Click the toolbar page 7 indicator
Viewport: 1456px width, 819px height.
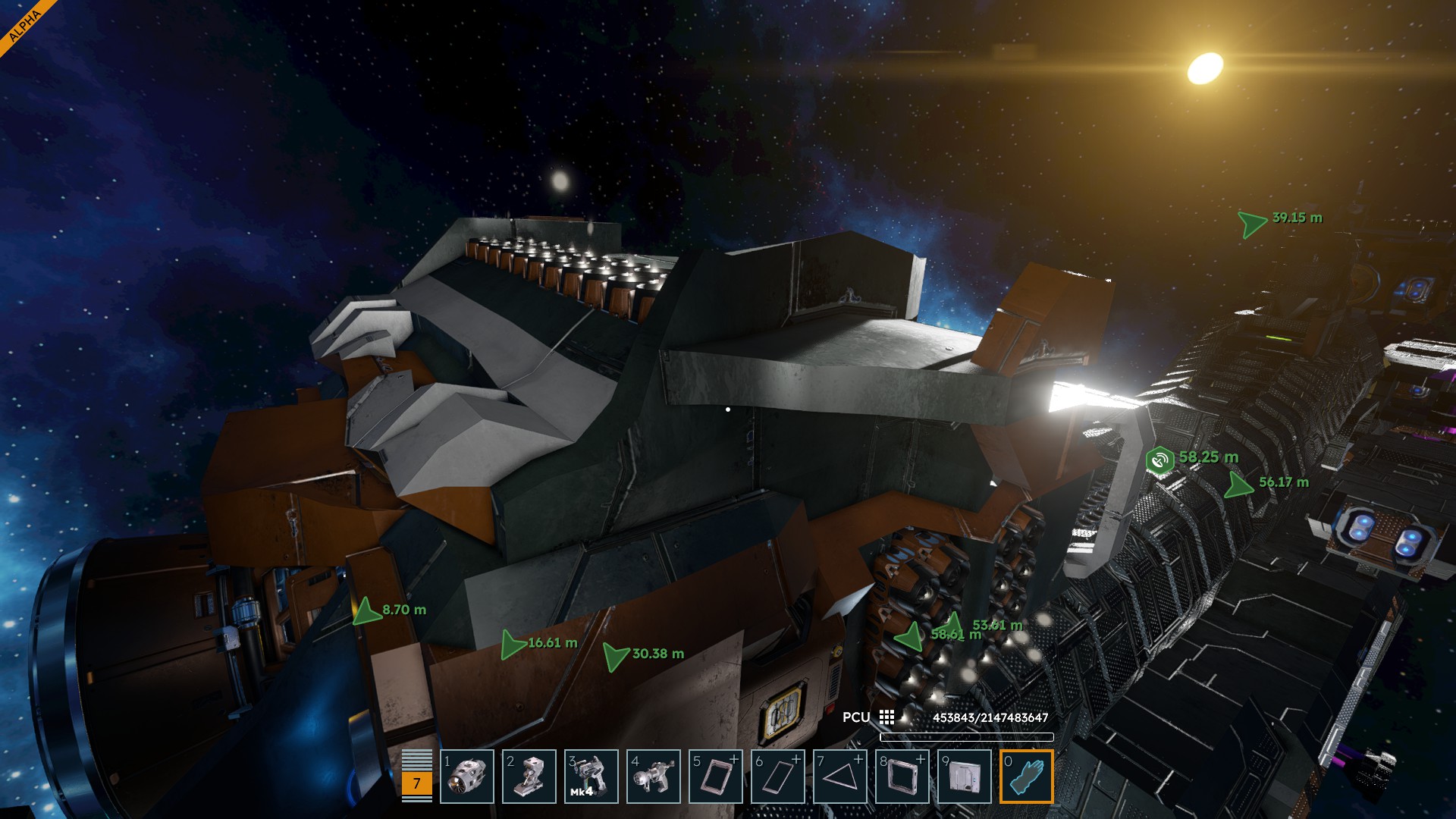click(x=416, y=783)
